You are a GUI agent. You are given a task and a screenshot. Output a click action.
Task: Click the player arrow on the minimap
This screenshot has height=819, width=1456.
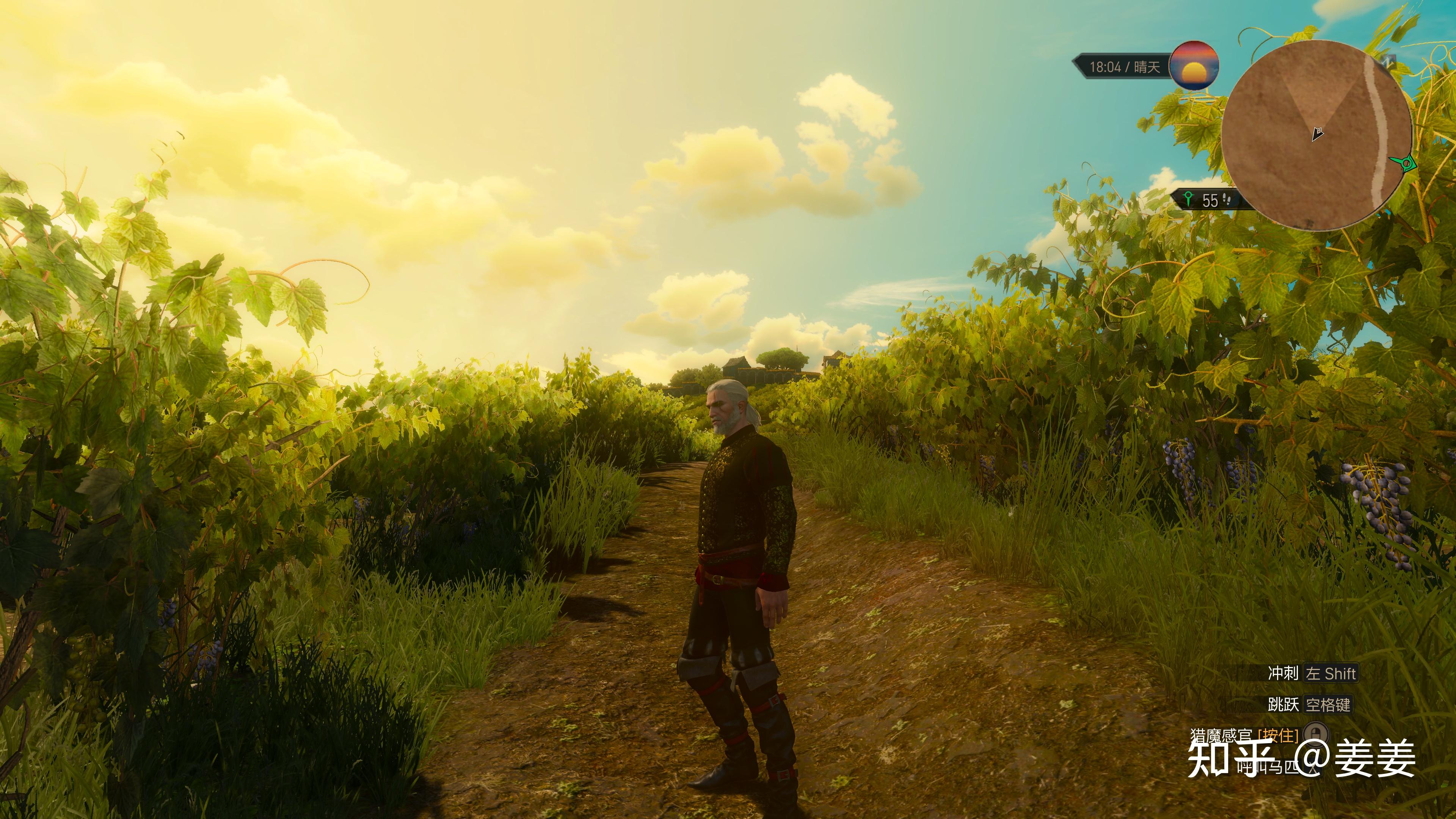point(1318,134)
